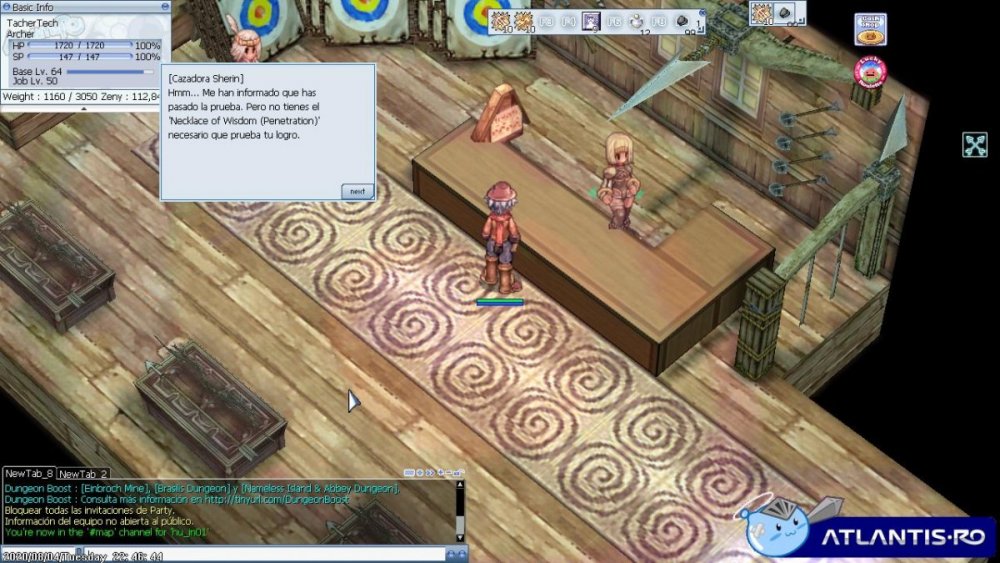Open the pink round event badge icon
1000x563 pixels.
click(870, 70)
